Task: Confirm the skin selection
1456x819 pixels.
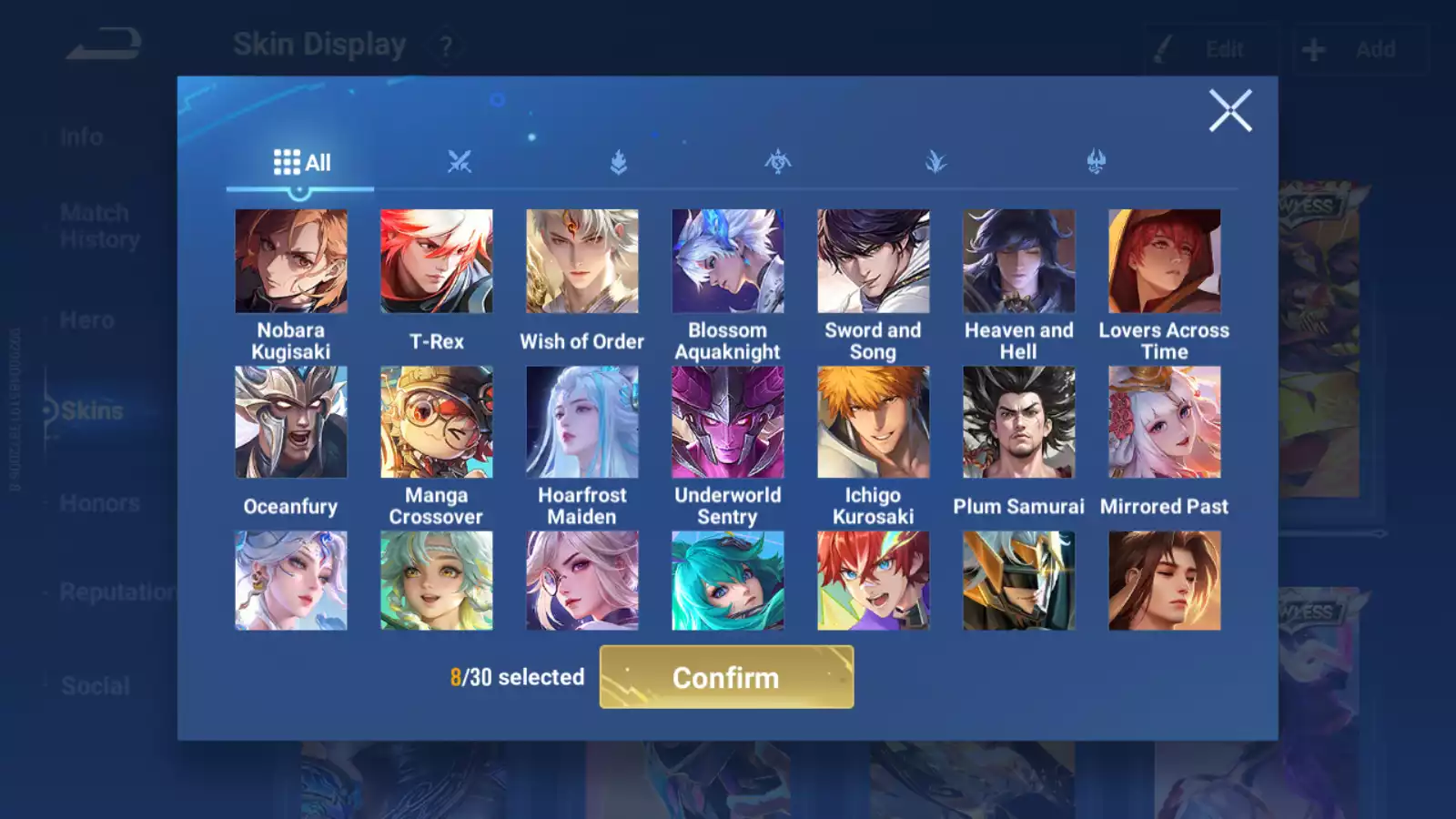Action: click(726, 677)
